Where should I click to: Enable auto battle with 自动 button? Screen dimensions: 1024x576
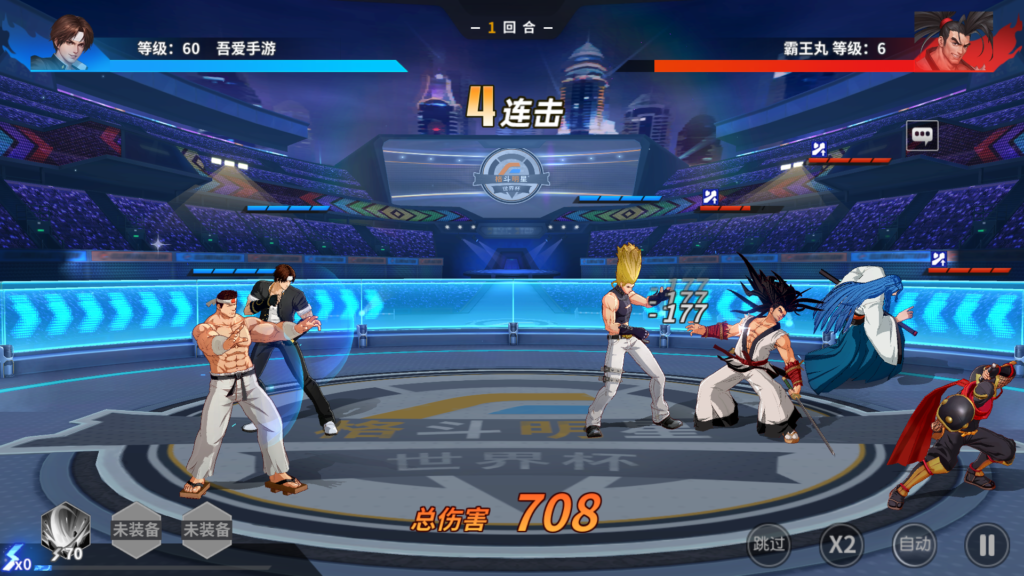tap(914, 545)
